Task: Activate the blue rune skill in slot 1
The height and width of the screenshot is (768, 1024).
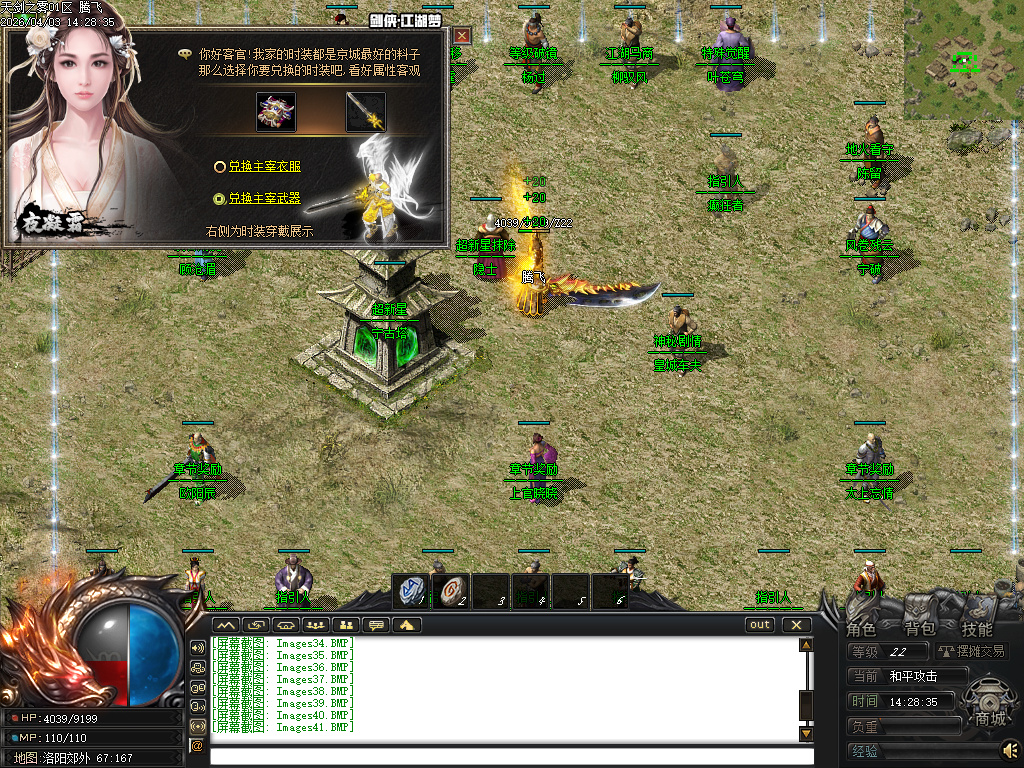Action: pyautogui.click(x=410, y=591)
